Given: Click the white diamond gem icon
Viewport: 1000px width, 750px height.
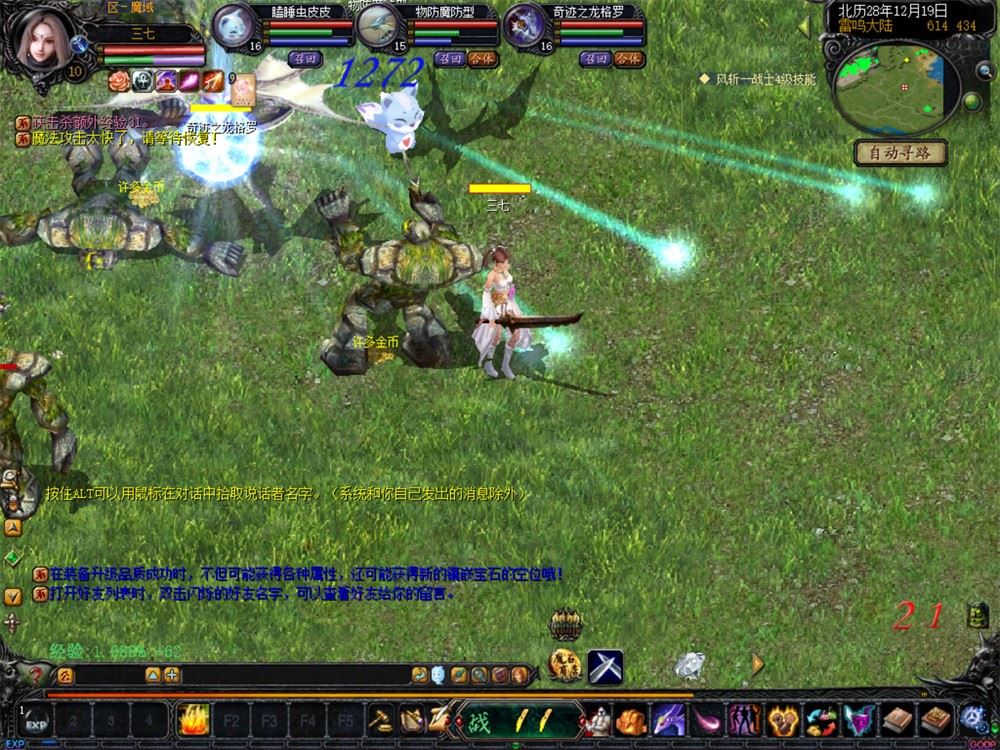Looking at the screenshot, I should [x=688, y=664].
